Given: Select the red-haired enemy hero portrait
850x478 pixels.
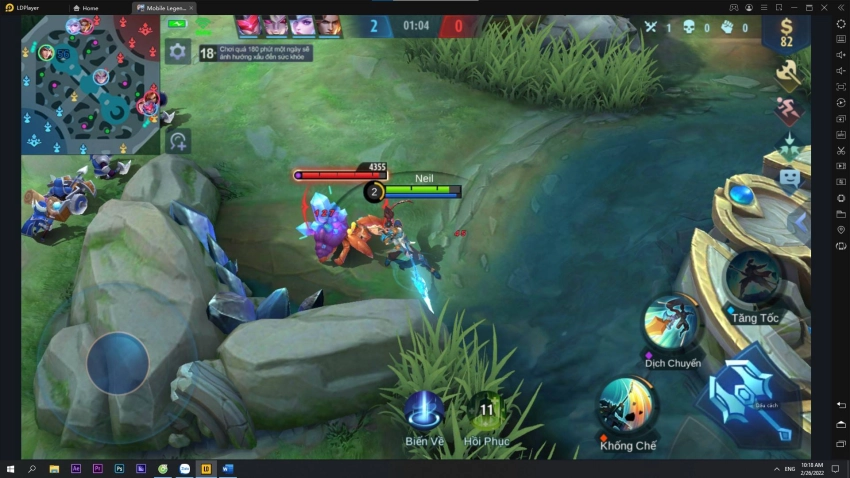Looking at the screenshot, I should [250, 26].
